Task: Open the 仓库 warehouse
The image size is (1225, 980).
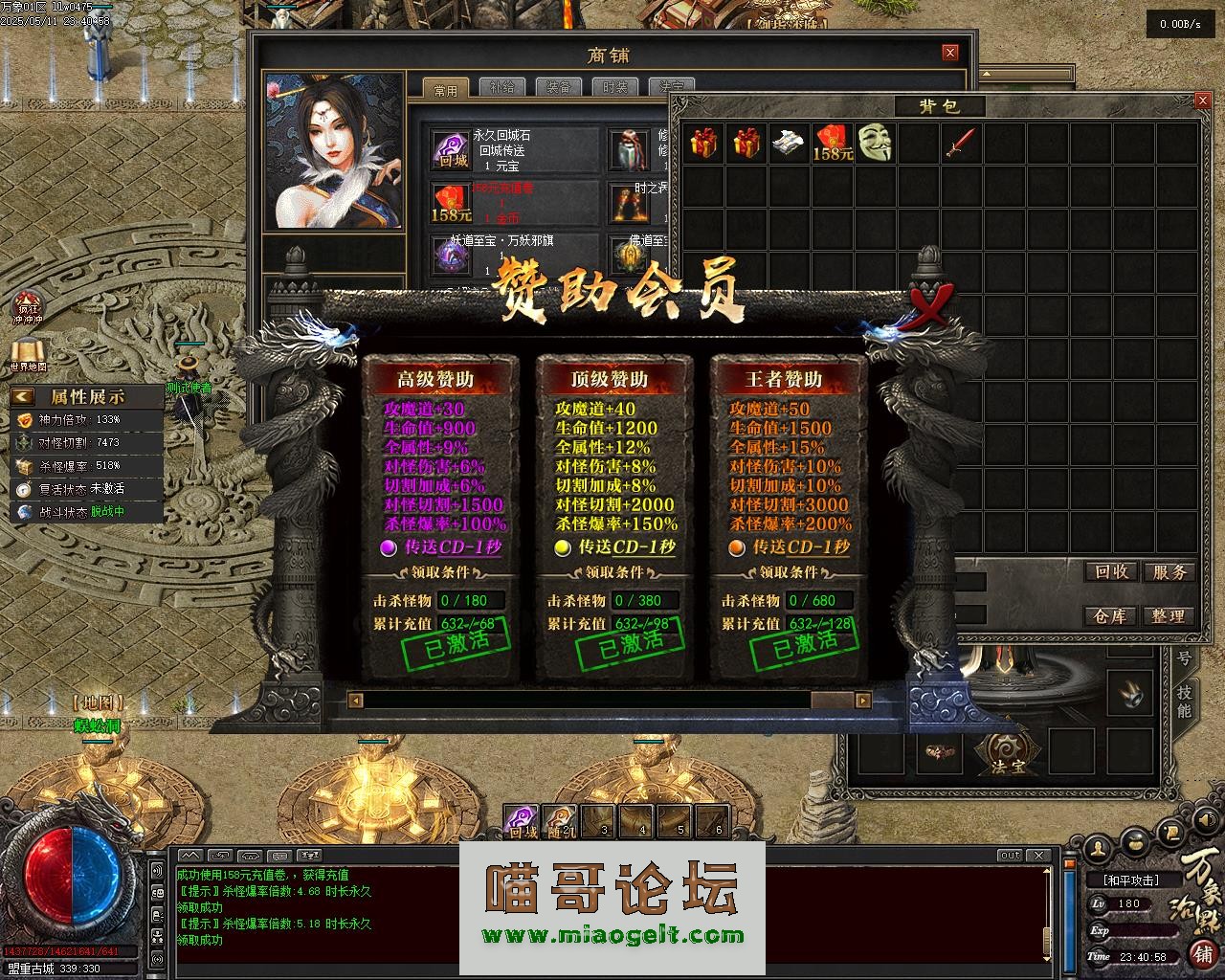Action: click(1111, 616)
